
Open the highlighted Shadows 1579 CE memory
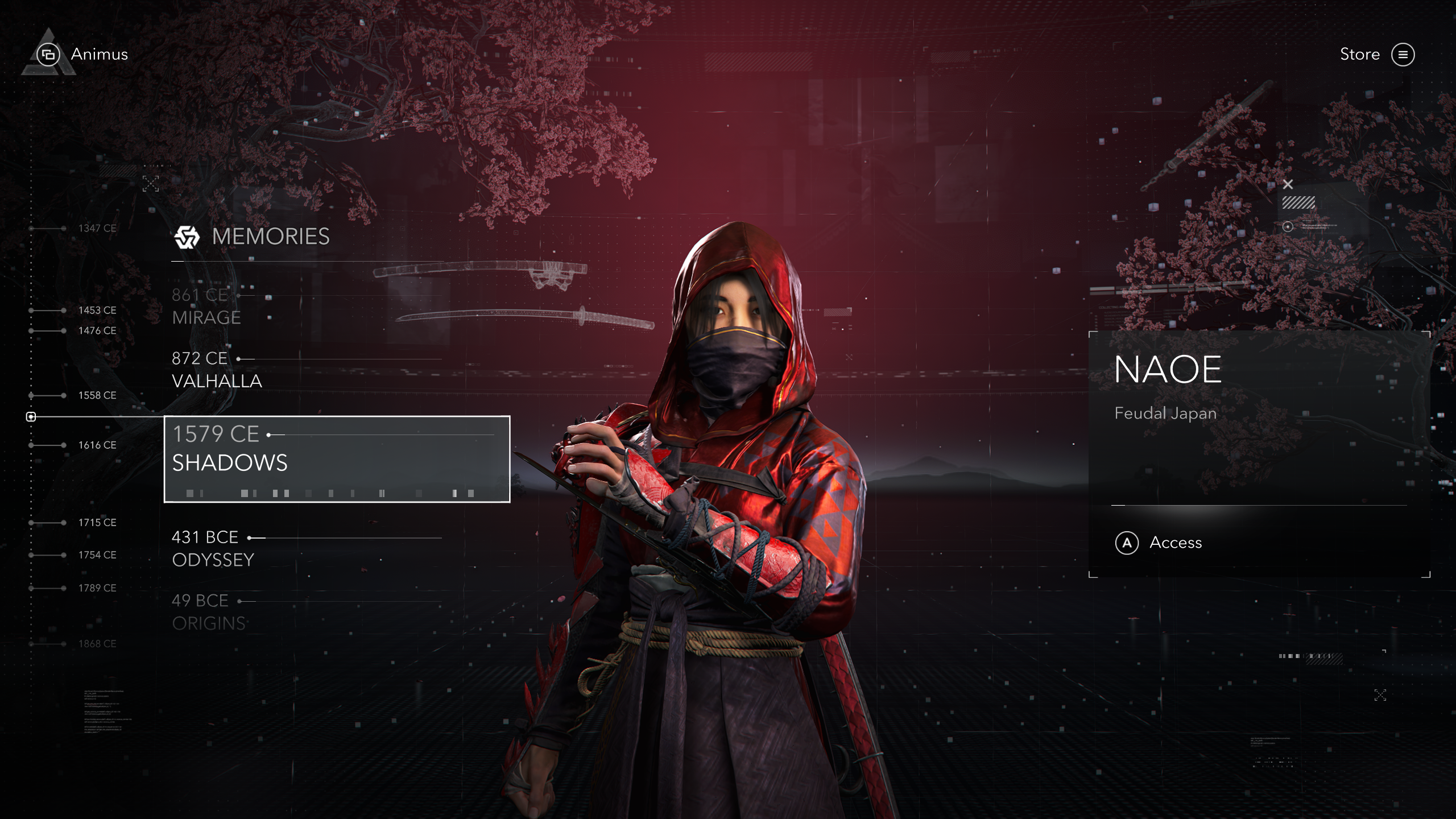[x=337, y=458]
